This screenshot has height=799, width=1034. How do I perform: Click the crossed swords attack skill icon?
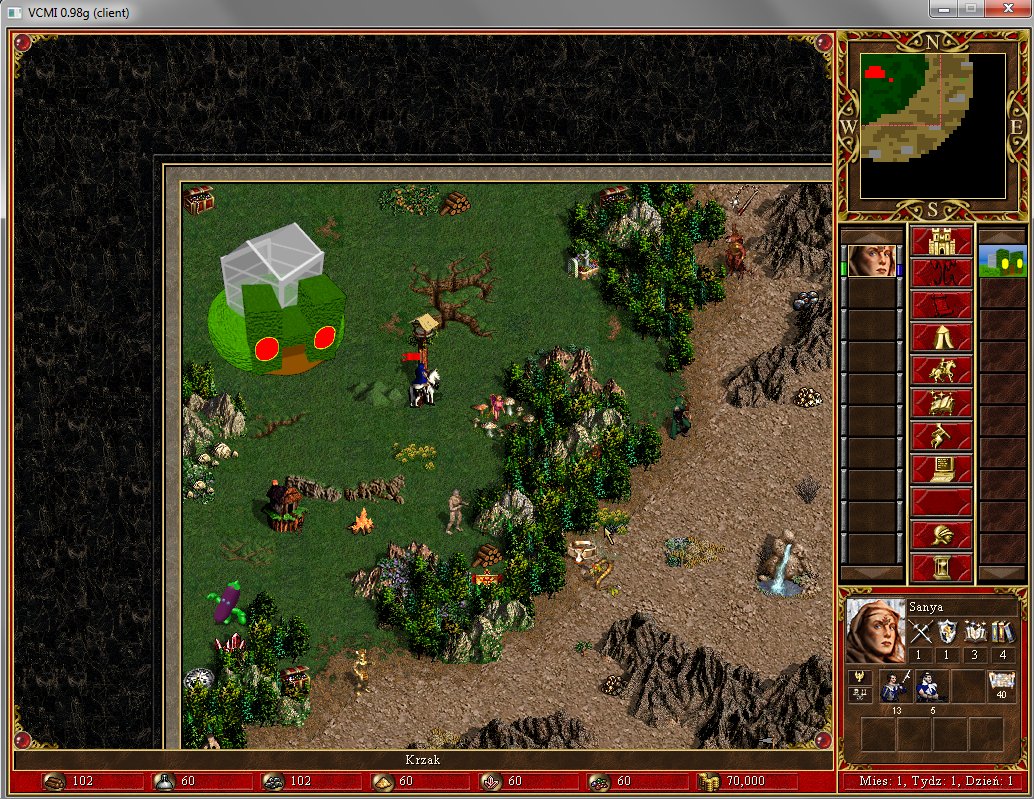[x=920, y=632]
